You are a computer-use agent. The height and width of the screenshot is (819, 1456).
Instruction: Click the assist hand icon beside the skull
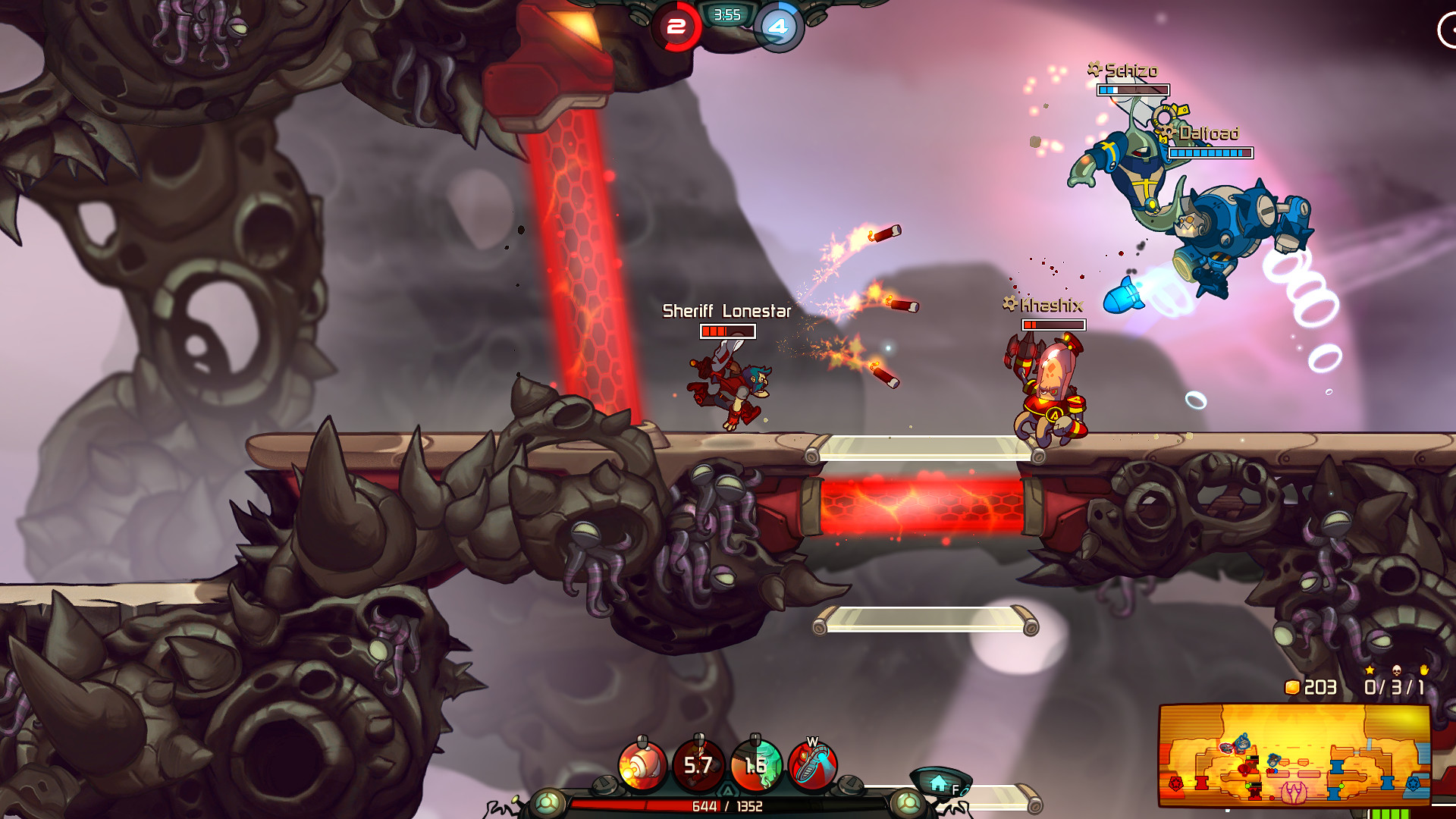1424,670
